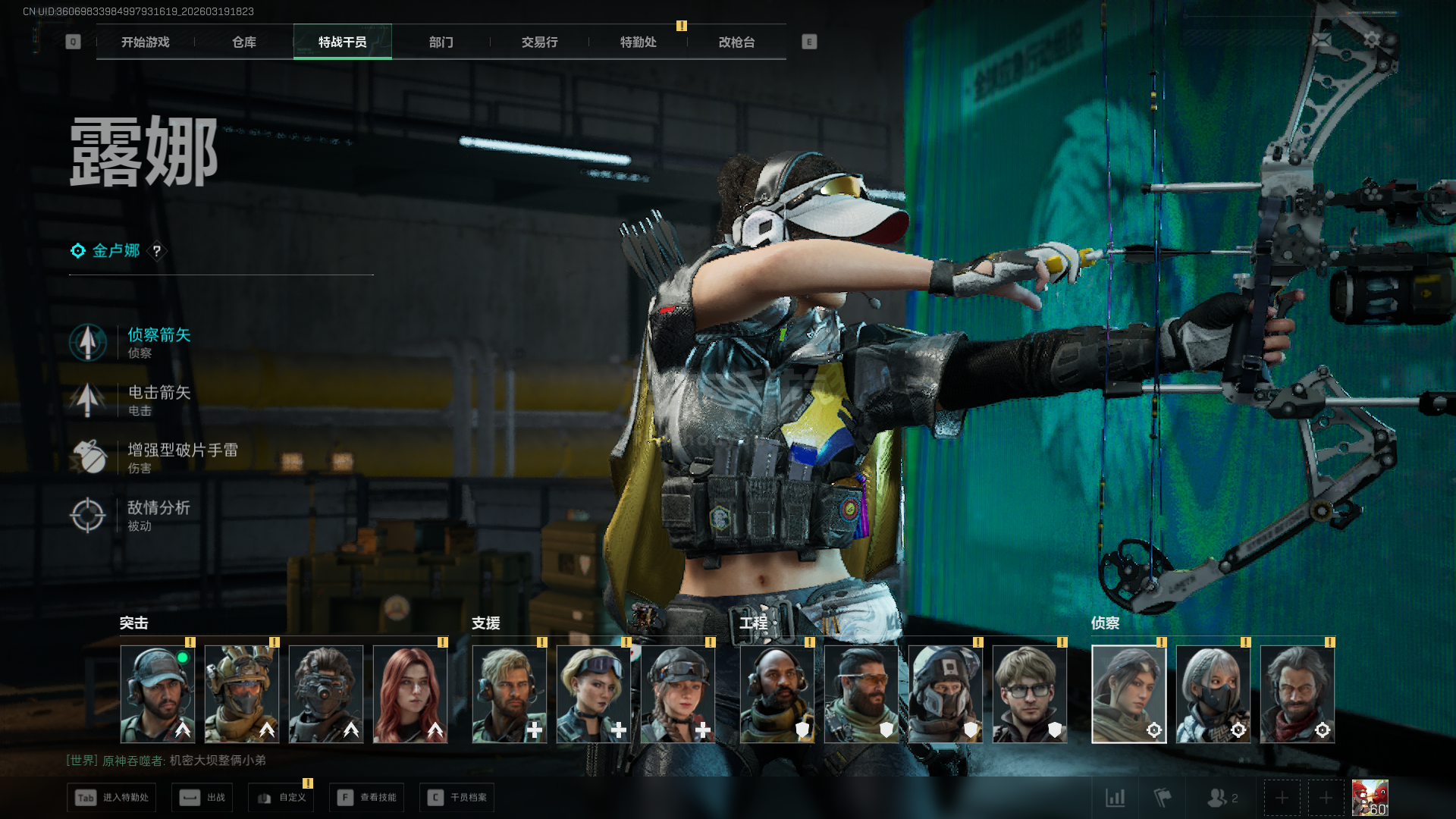Image resolution: width=1456 pixels, height=819 pixels.
Task: Open the 特勤处 tab
Action: pyautogui.click(x=638, y=42)
